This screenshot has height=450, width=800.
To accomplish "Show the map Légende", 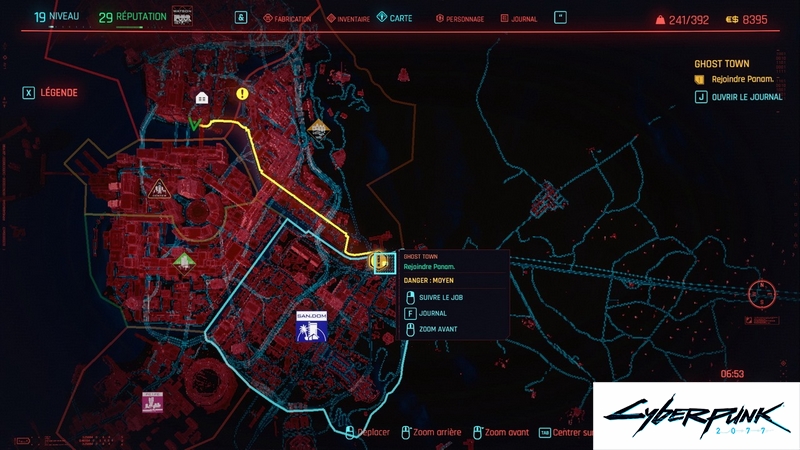I will 50,93.
